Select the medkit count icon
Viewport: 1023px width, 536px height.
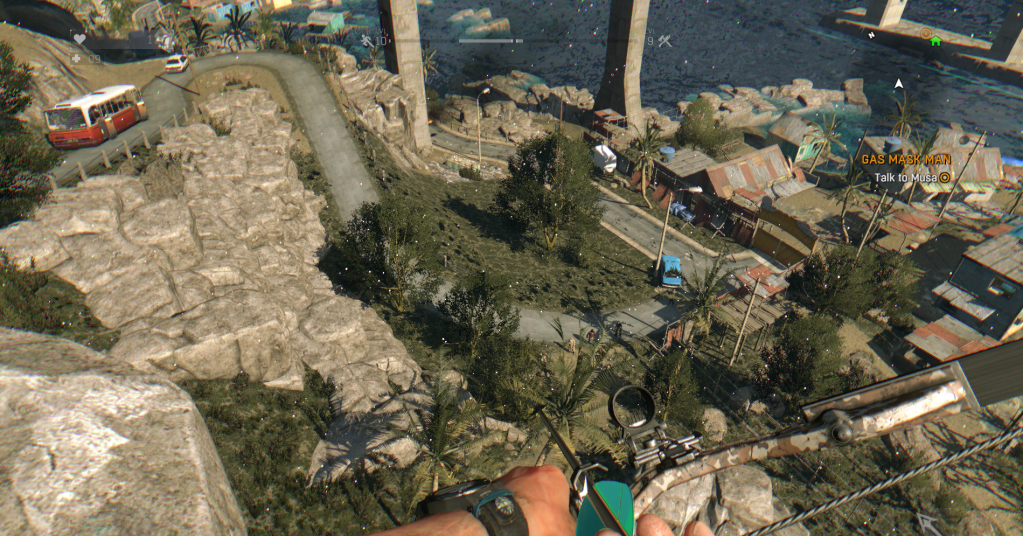pos(77,59)
